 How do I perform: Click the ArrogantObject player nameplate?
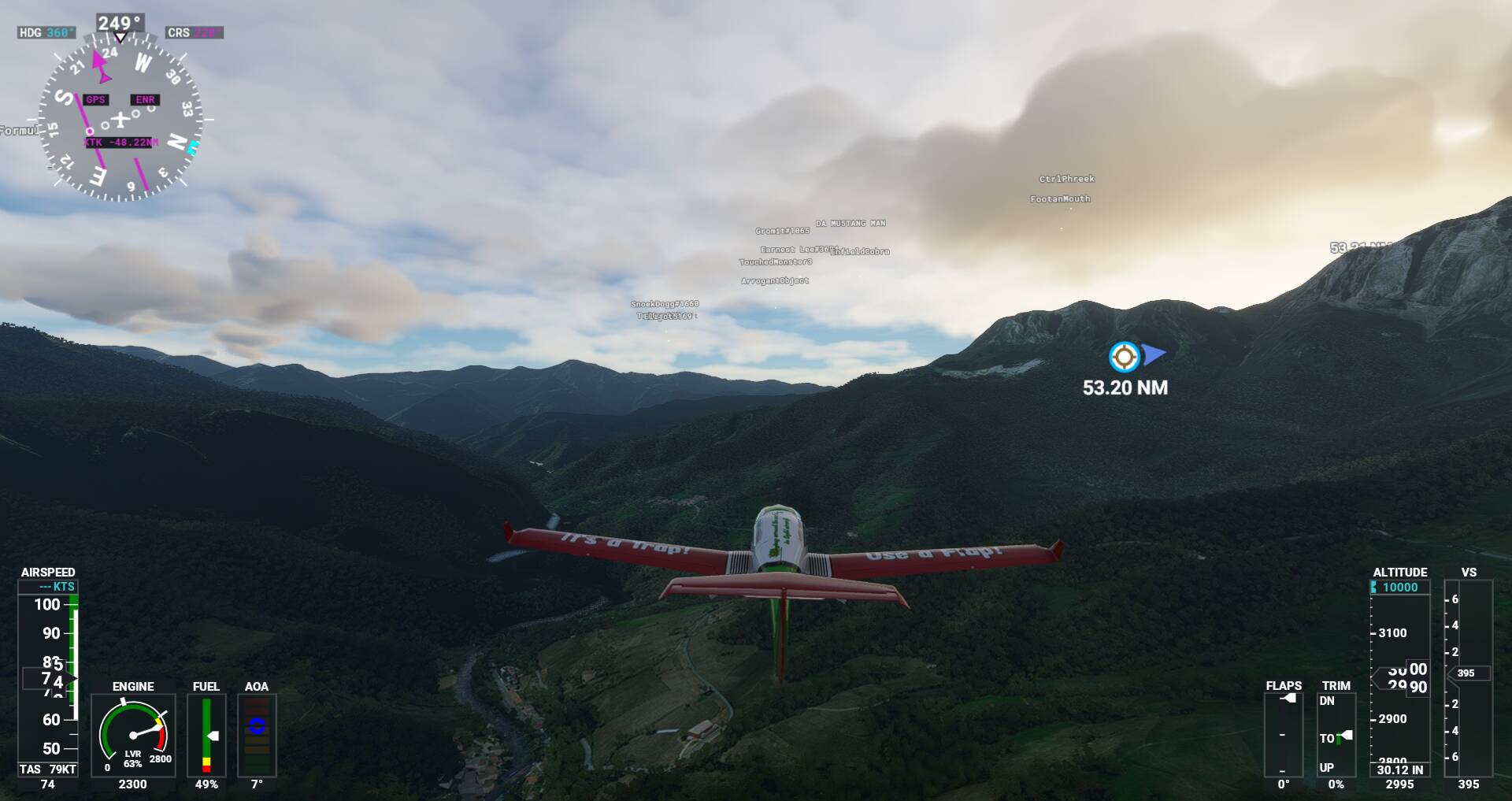click(774, 280)
